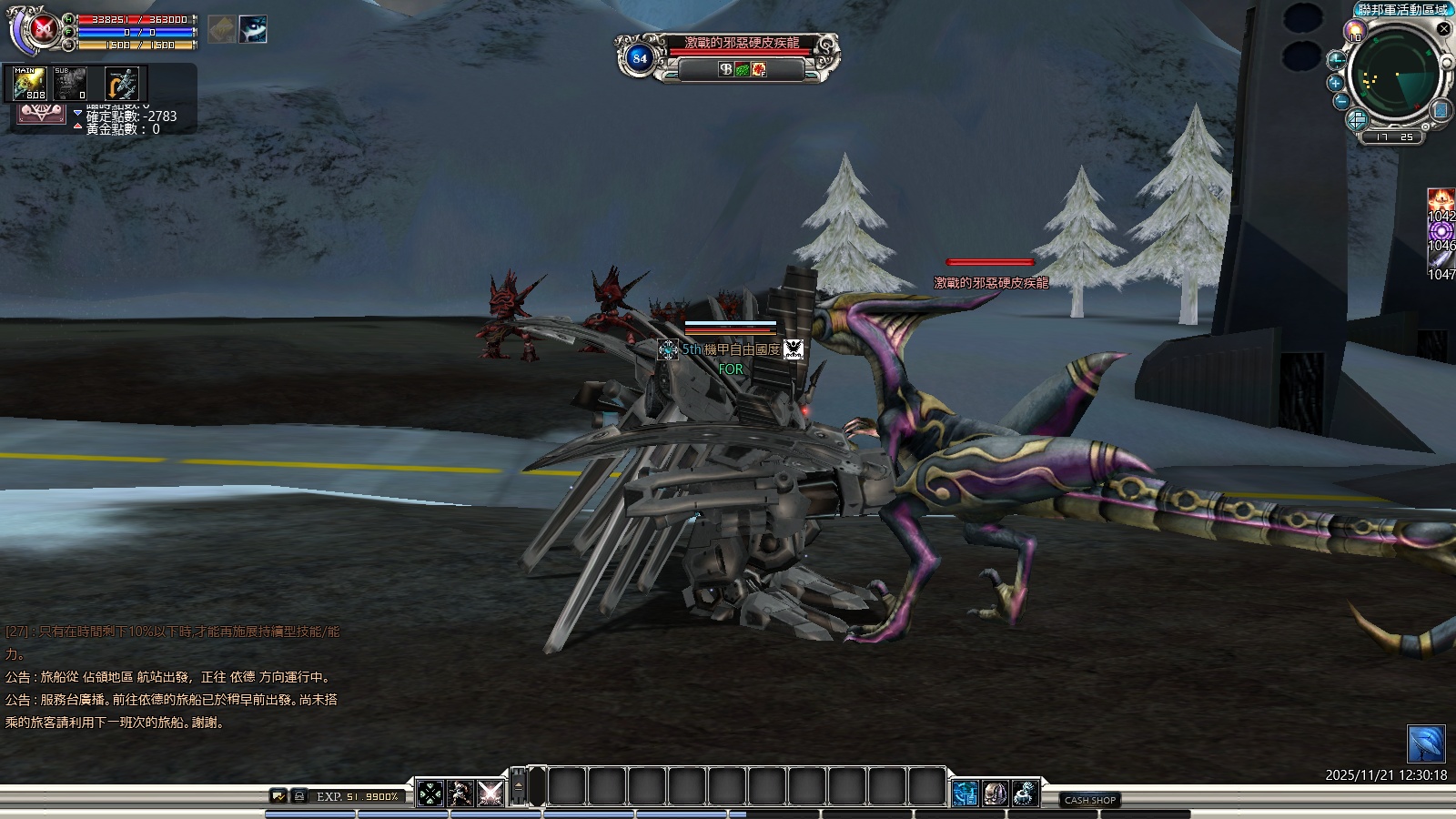Open the blue map icon beside radar
The width and height of the screenshot is (1456, 819).
pos(1441,111)
